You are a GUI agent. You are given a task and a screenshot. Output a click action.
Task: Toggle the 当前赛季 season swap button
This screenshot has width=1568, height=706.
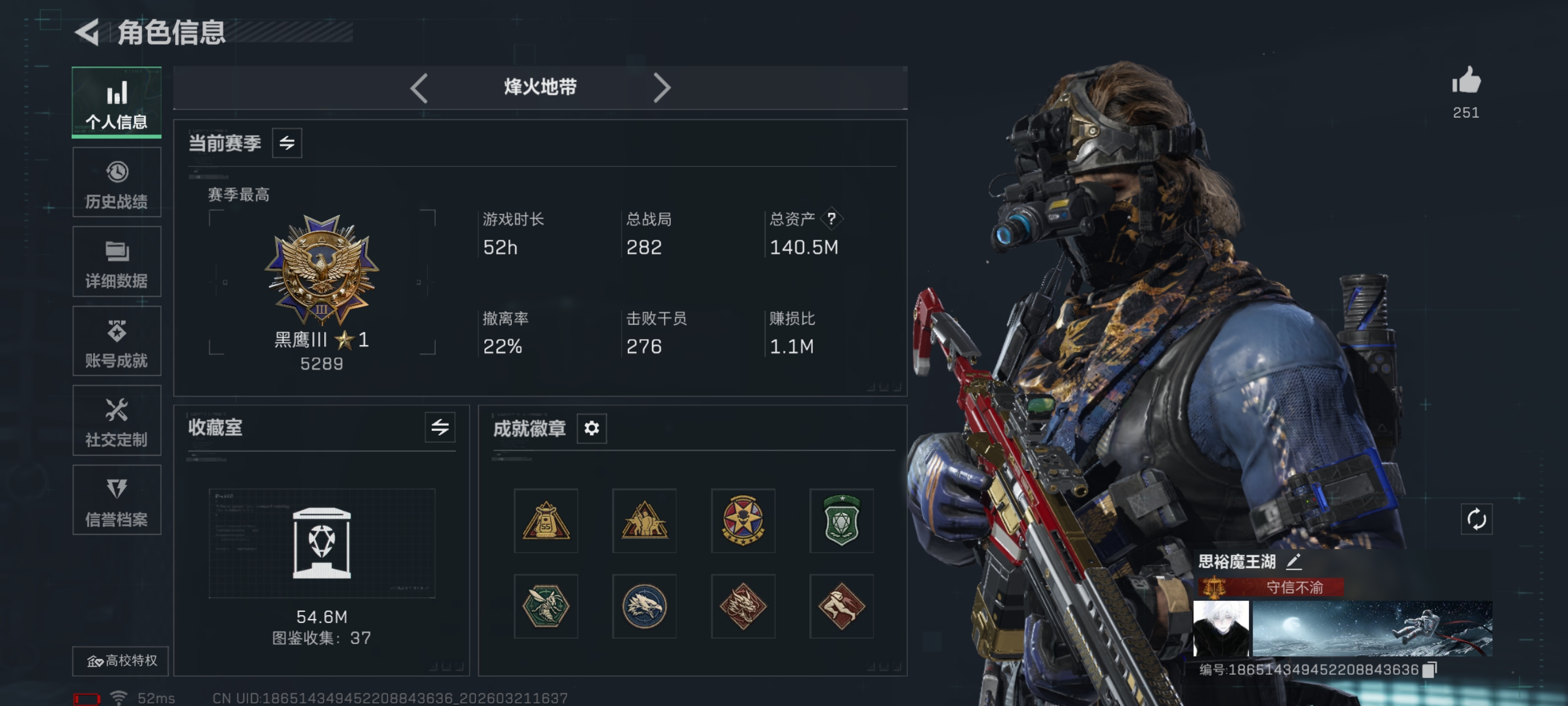287,143
